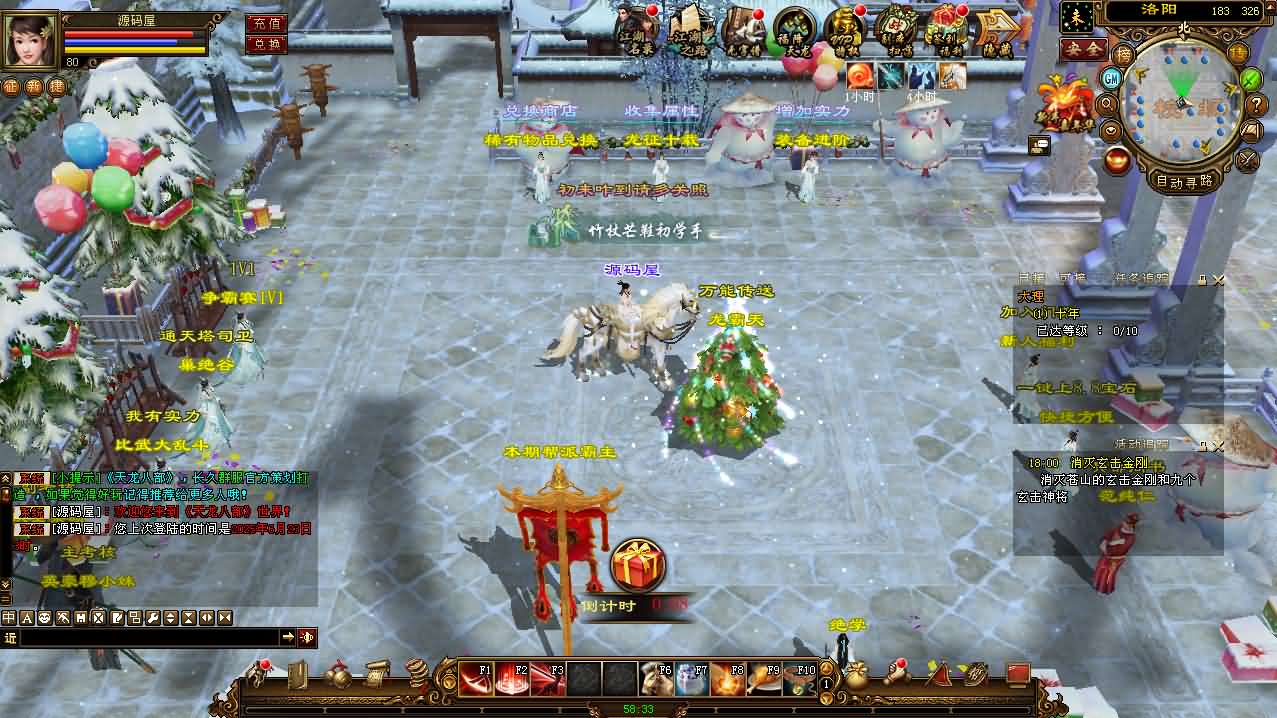Use the F1 skill slot
Image resolution: width=1277 pixels, height=718 pixels.
(x=475, y=678)
